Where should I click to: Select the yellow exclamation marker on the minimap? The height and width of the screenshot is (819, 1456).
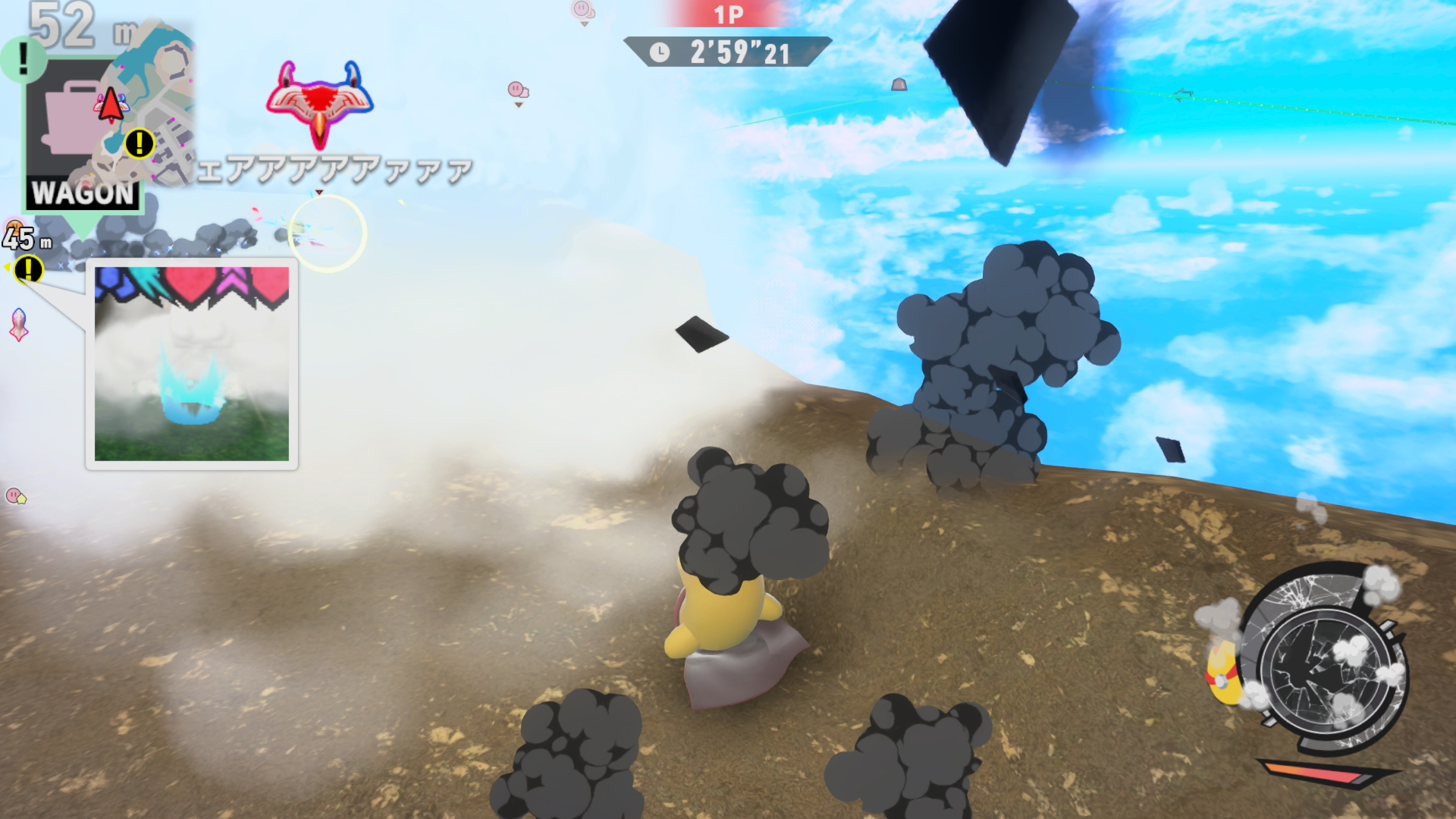click(140, 143)
